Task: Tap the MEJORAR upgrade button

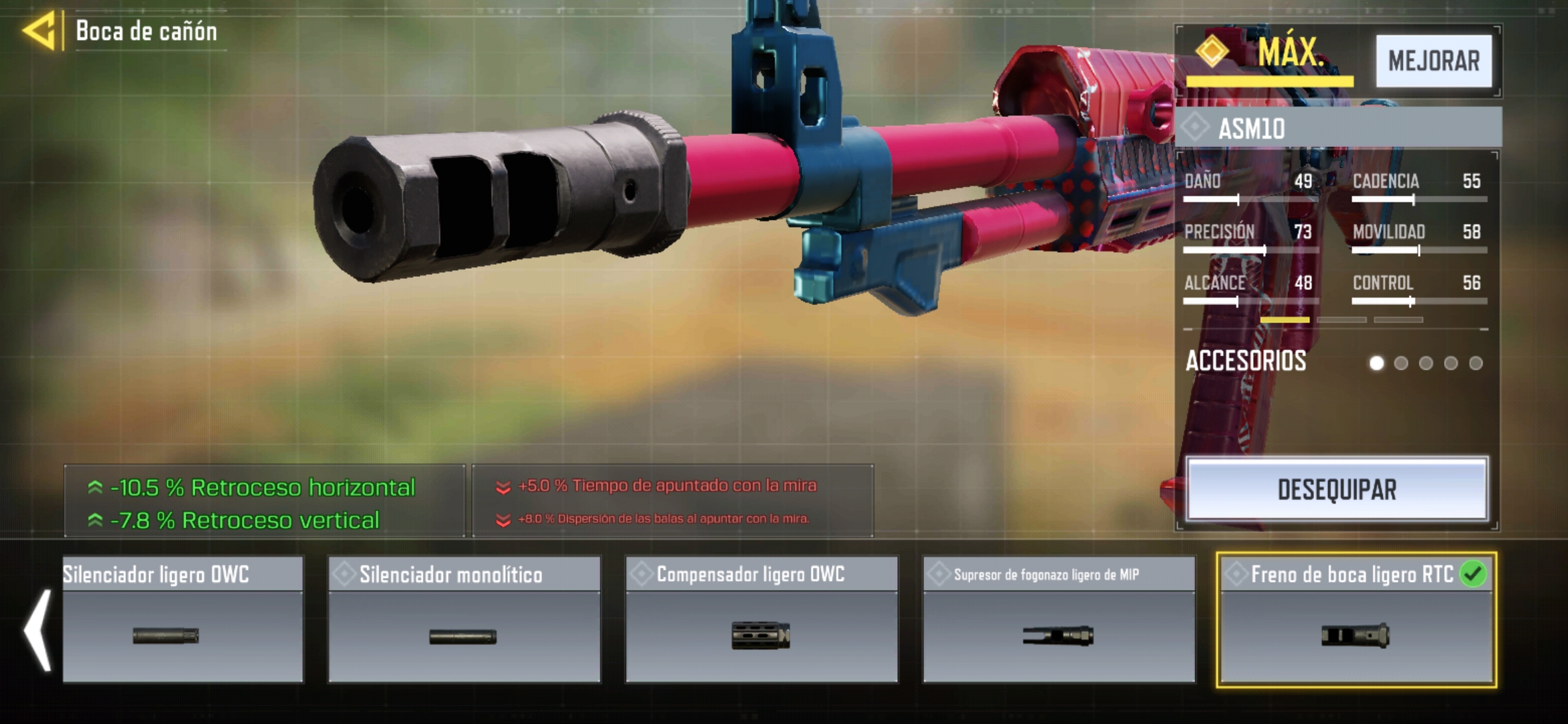Action: pos(1433,61)
